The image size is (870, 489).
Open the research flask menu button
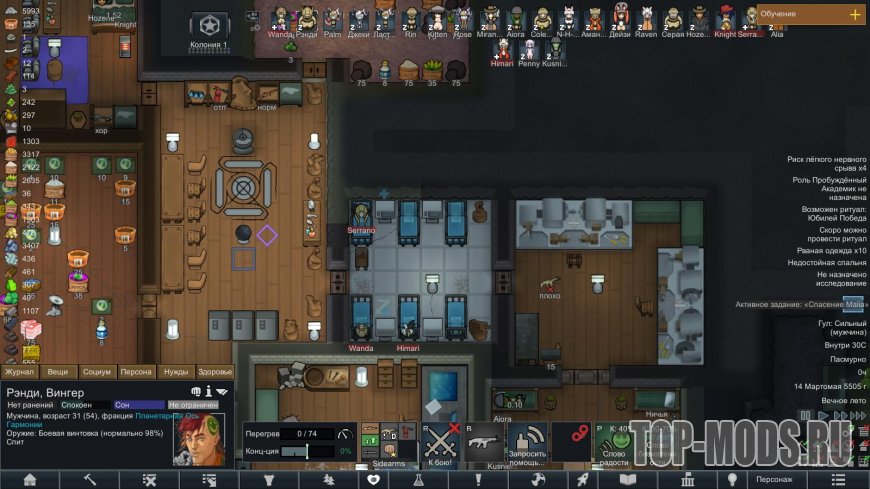pos(422,480)
